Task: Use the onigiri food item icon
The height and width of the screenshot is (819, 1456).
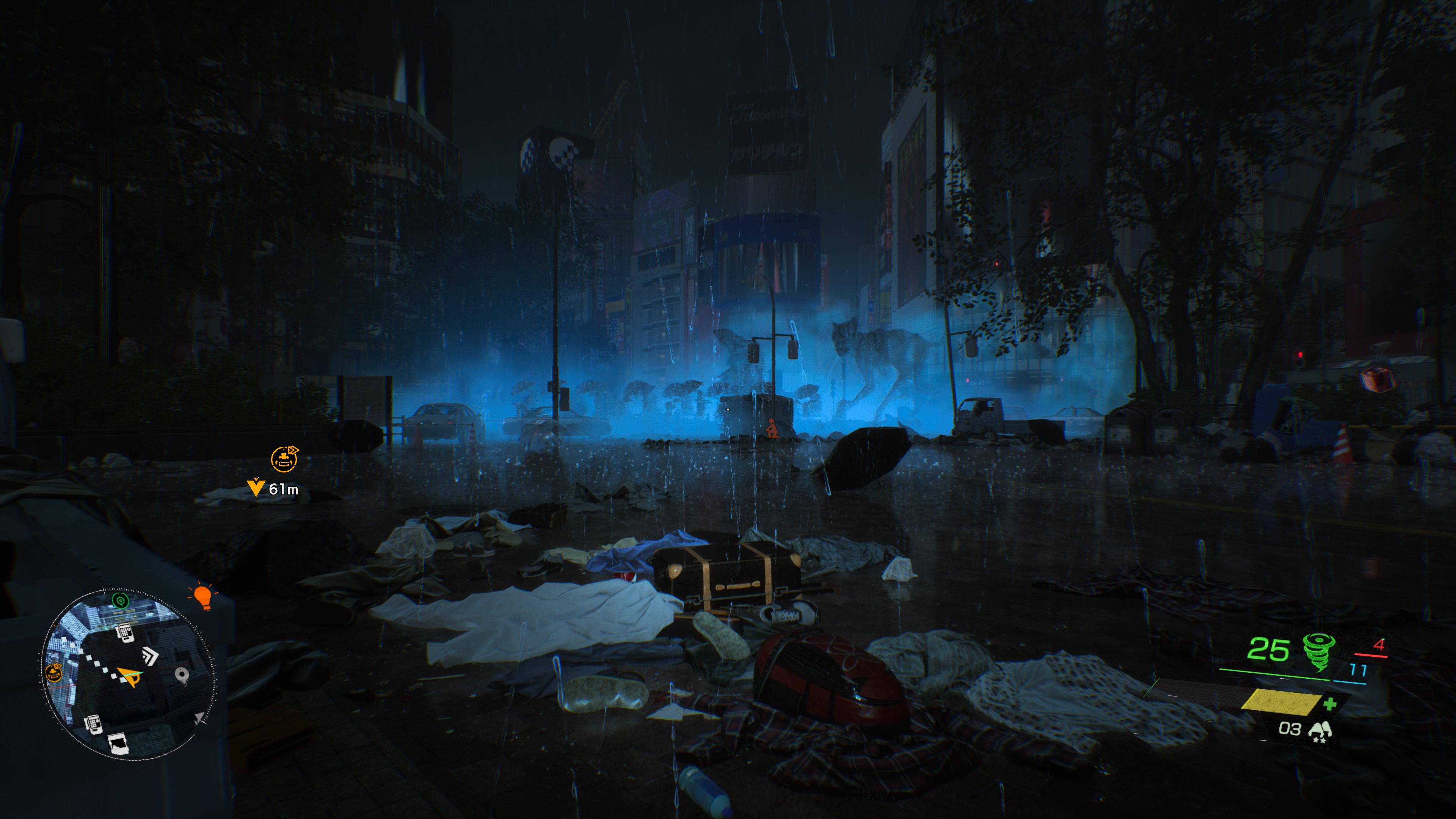Action: tap(1319, 729)
